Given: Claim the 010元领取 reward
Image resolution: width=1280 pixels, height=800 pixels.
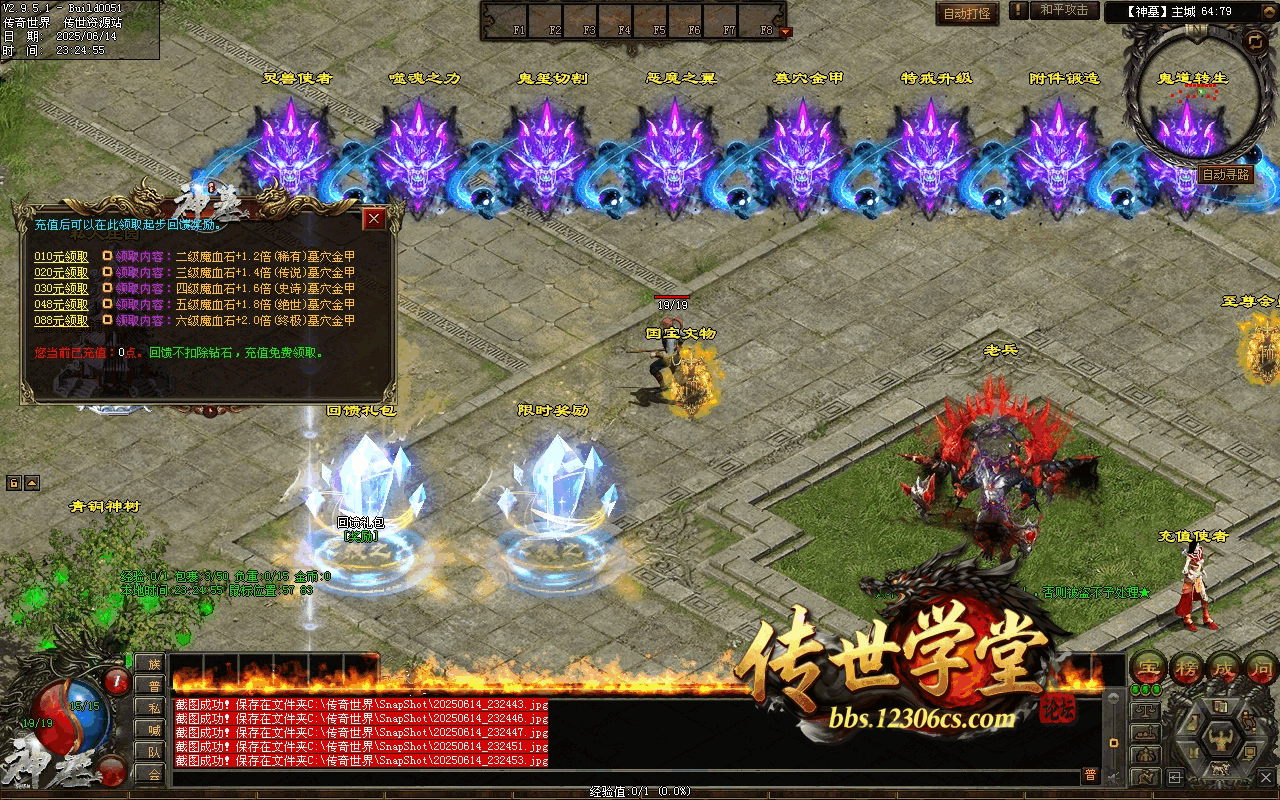Looking at the screenshot, I should coord(61,257).
